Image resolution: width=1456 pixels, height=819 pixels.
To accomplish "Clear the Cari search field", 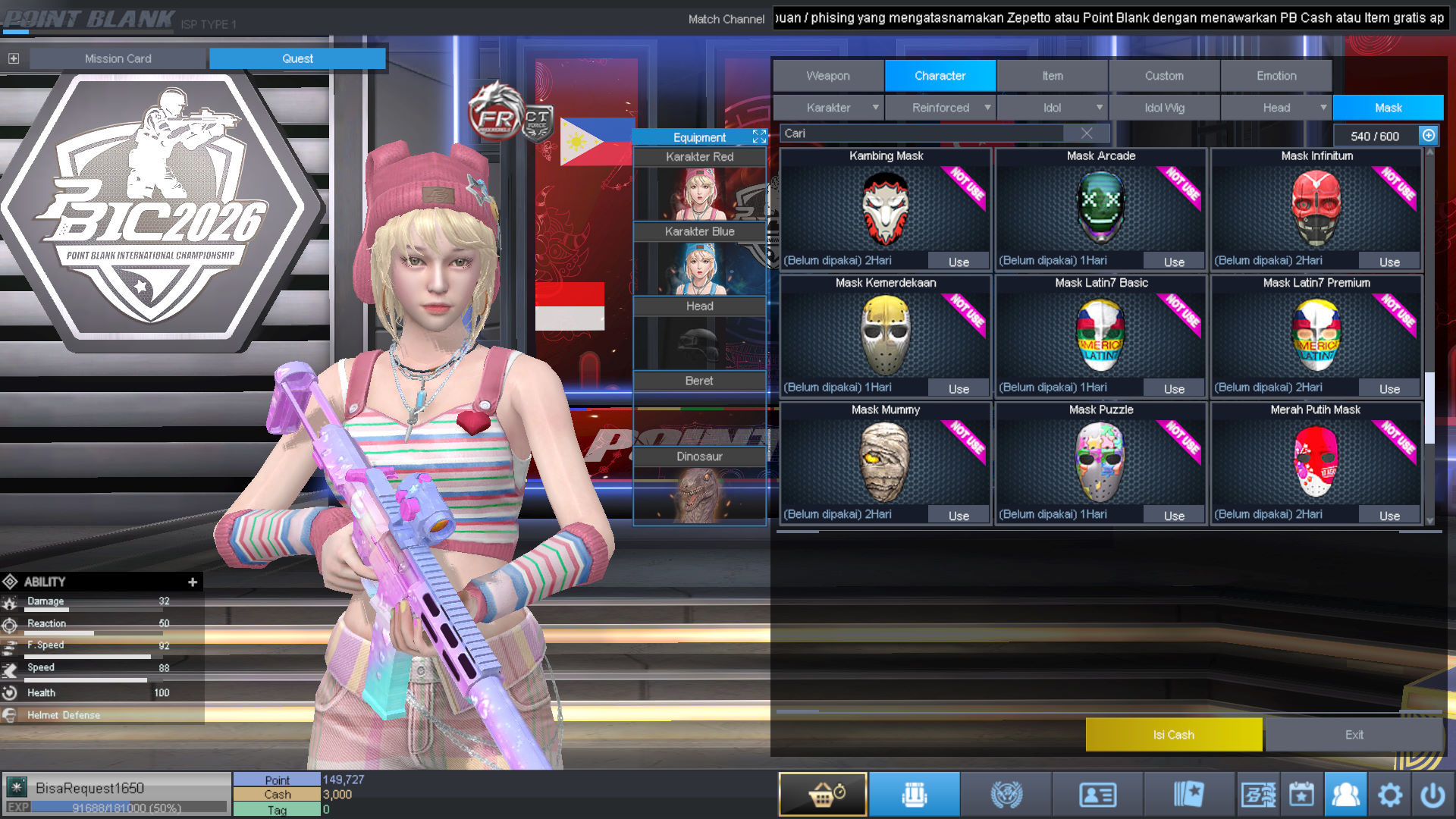I will click(x=1087, y=133).
